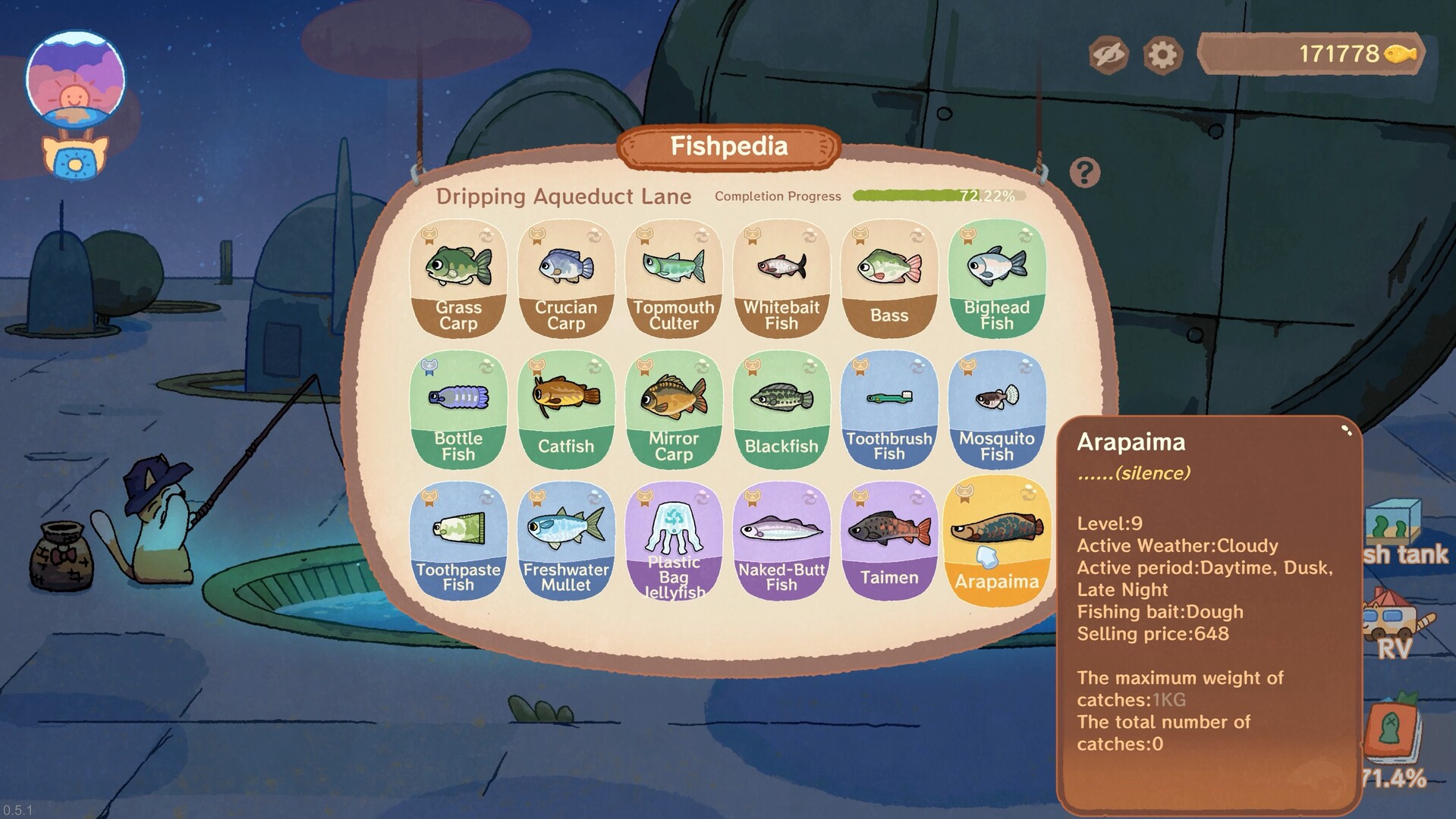The width and height of the screenshot is (1456, 819).
Task: Click the Bottle Fish tile
Action: coord(458,409)
